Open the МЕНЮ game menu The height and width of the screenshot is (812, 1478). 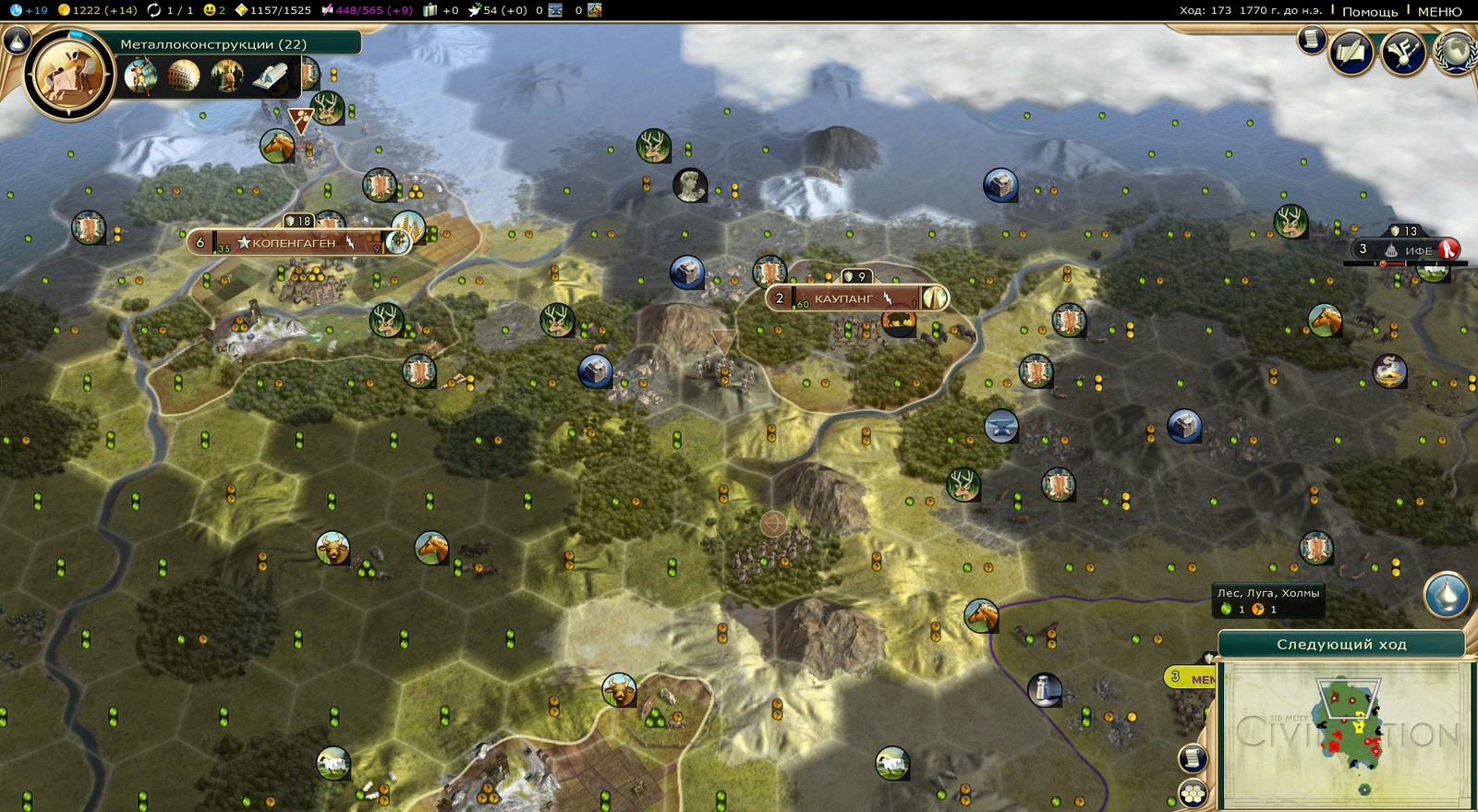pos(1439,11)
